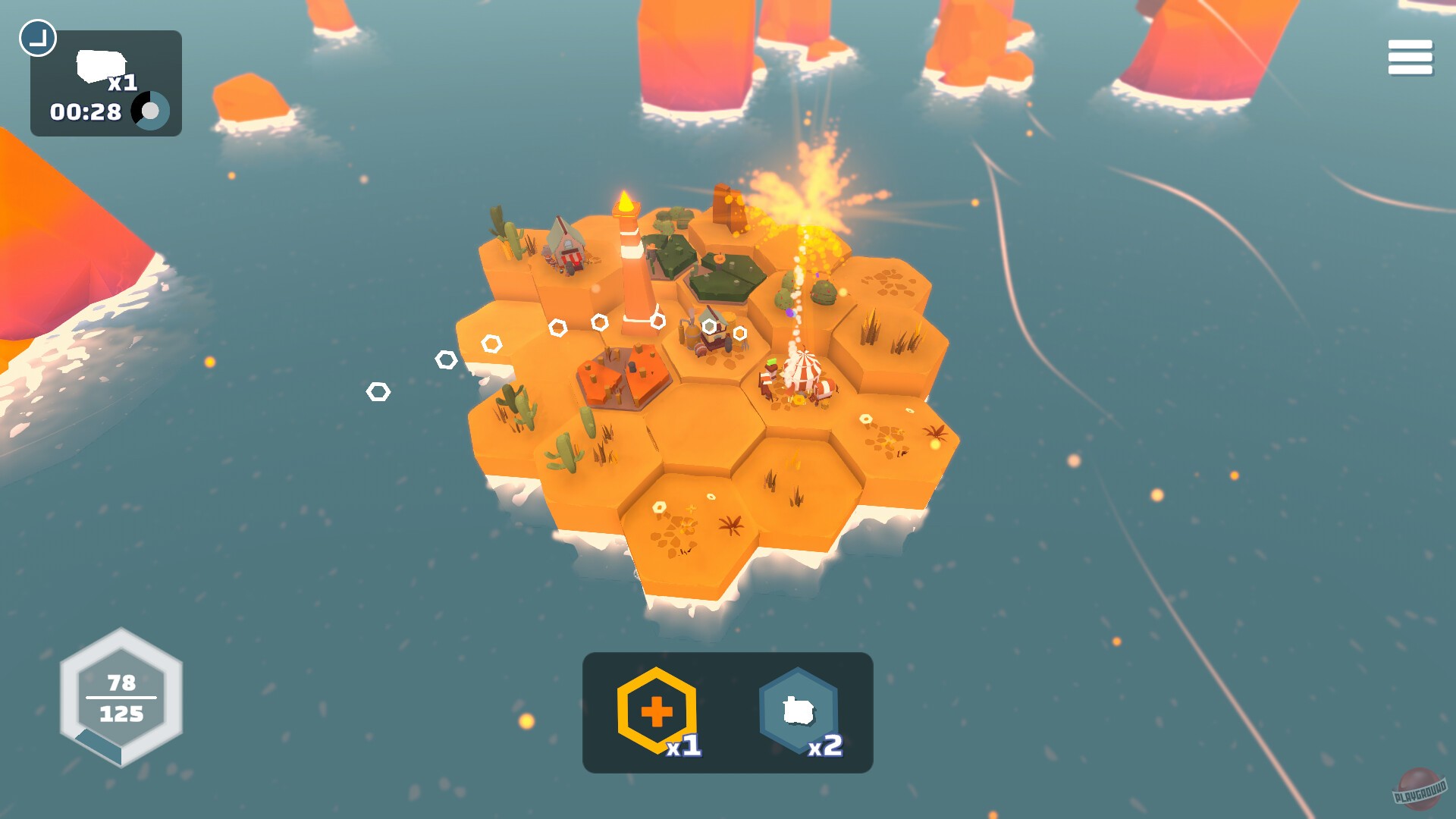The image size is (1456, 819).
Task: Click the circular pie countdown indicator
Action: point(149,110)
